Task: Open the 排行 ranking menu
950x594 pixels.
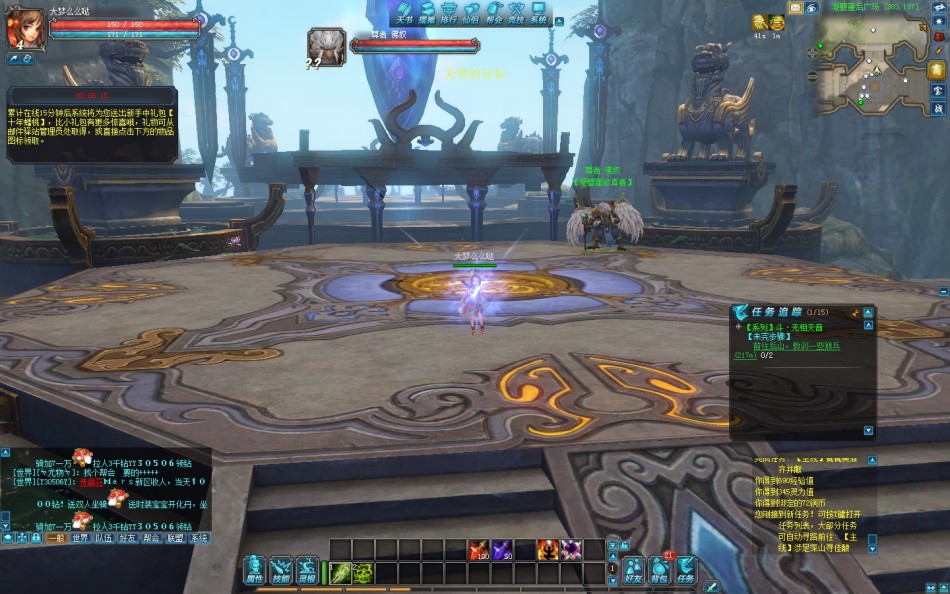Action: pos(449,12)
